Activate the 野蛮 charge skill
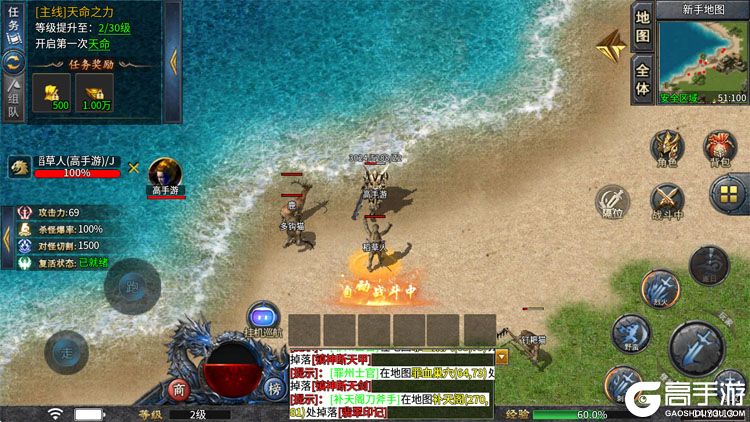Image resolution: width=750 pixels, height=422 pixels. [629, 332]
